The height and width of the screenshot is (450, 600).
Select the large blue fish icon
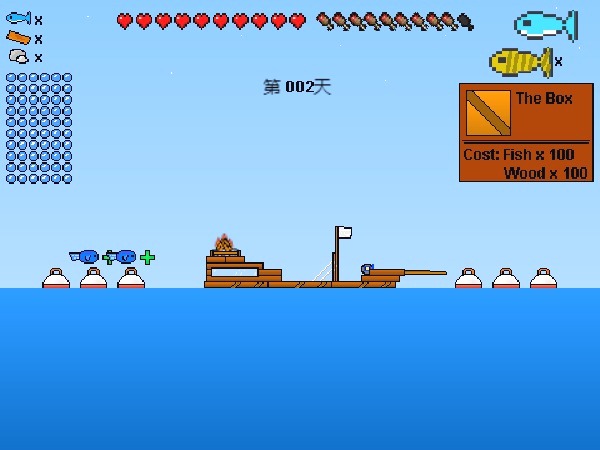[544, 25]
